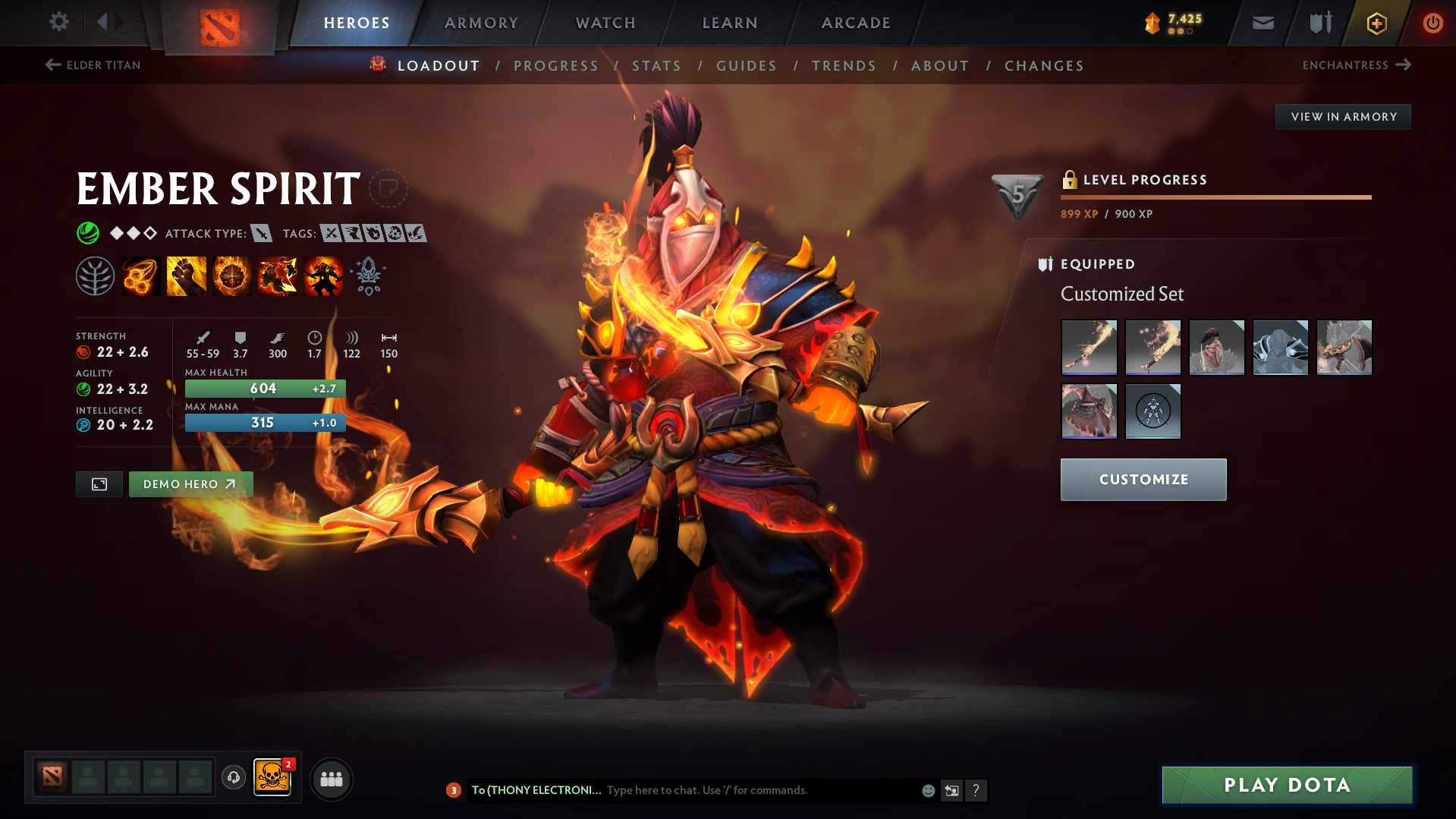Open the Aghanim's upgrades preview icon
The image size is (1456, 819).
[x=368, y=276]
